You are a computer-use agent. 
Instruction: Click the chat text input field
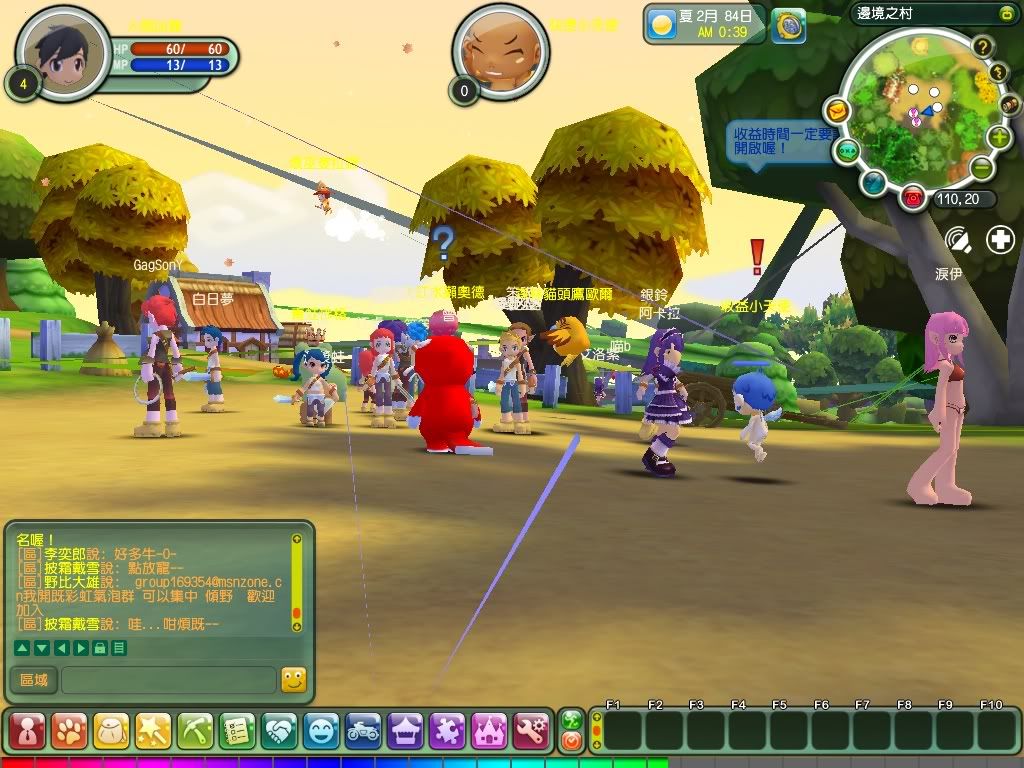(168, 680)
